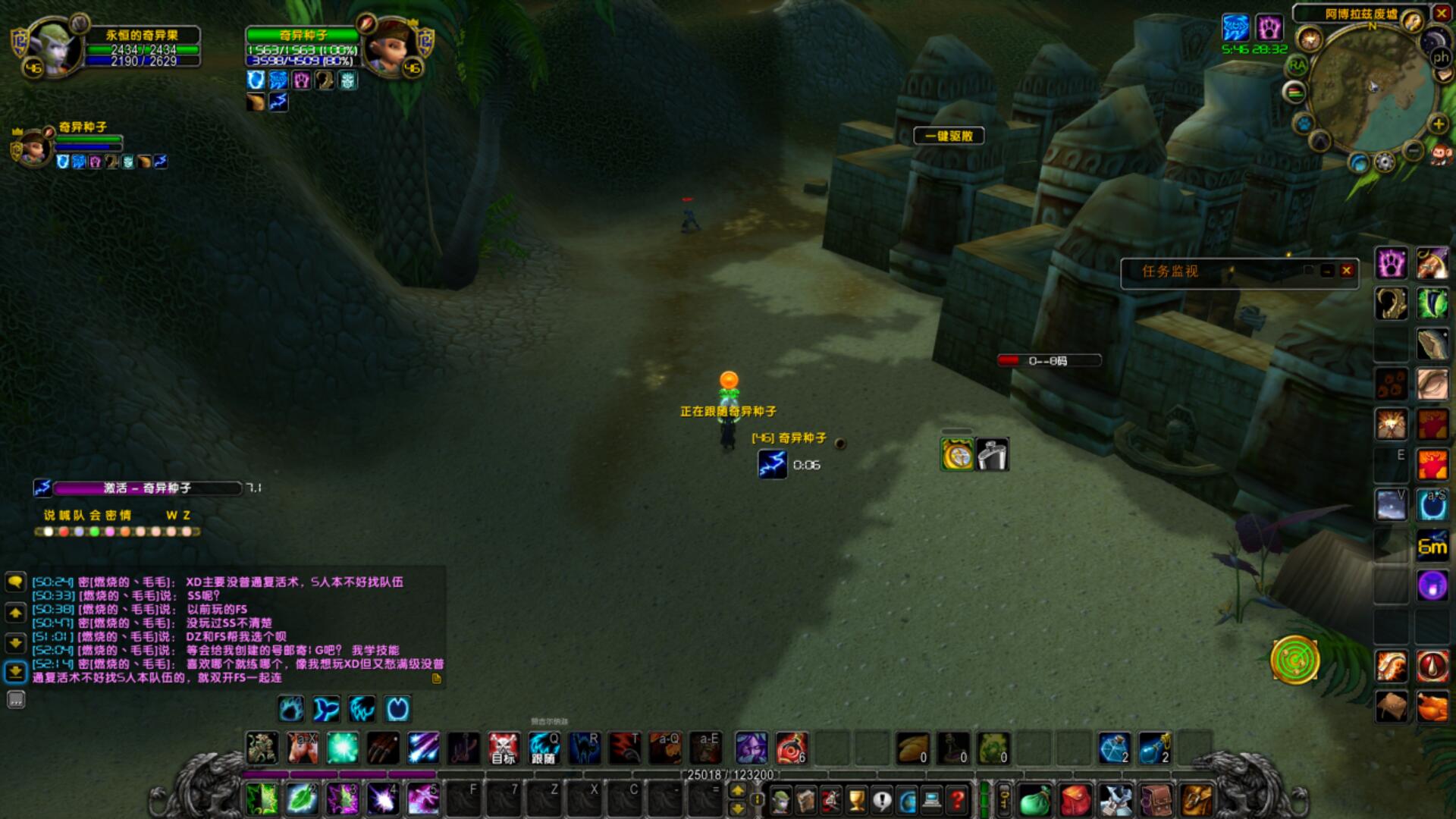Close the minimap with the red X

point(1441,13)
